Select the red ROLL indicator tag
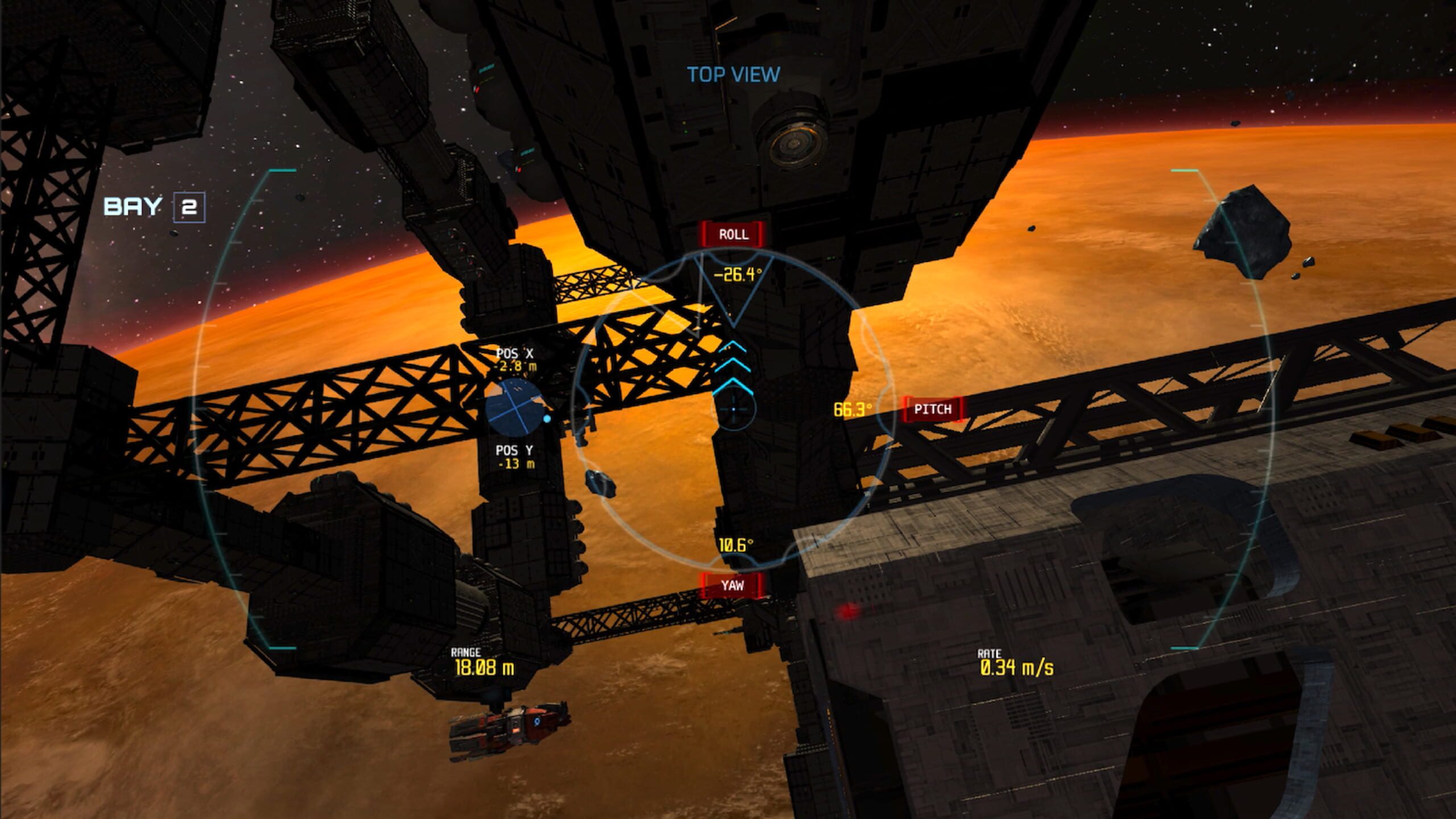Screen dimensions: 1456x819 pyautogui.click(x=733, y=234)
